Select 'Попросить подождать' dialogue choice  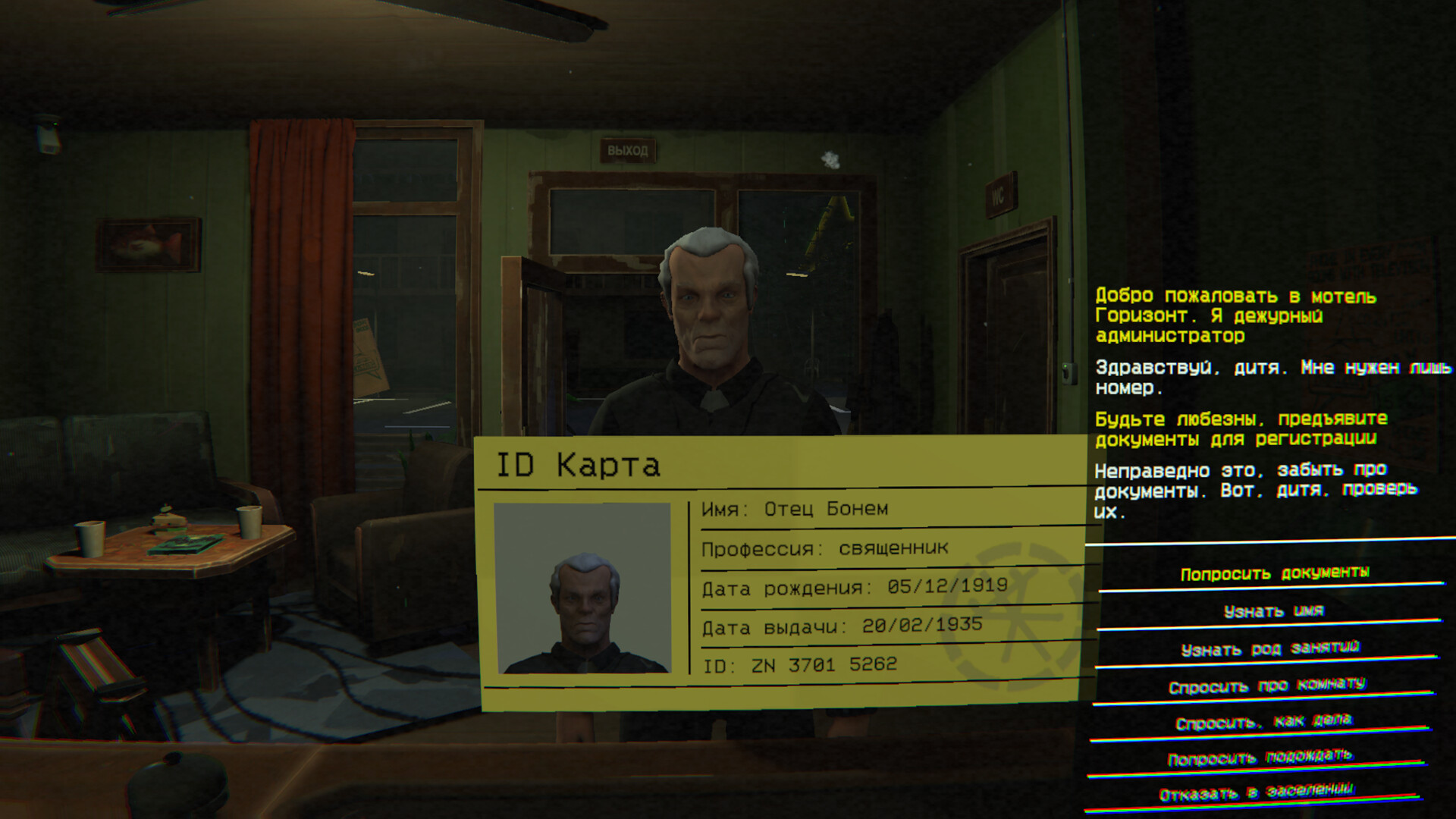(1260, 758)
